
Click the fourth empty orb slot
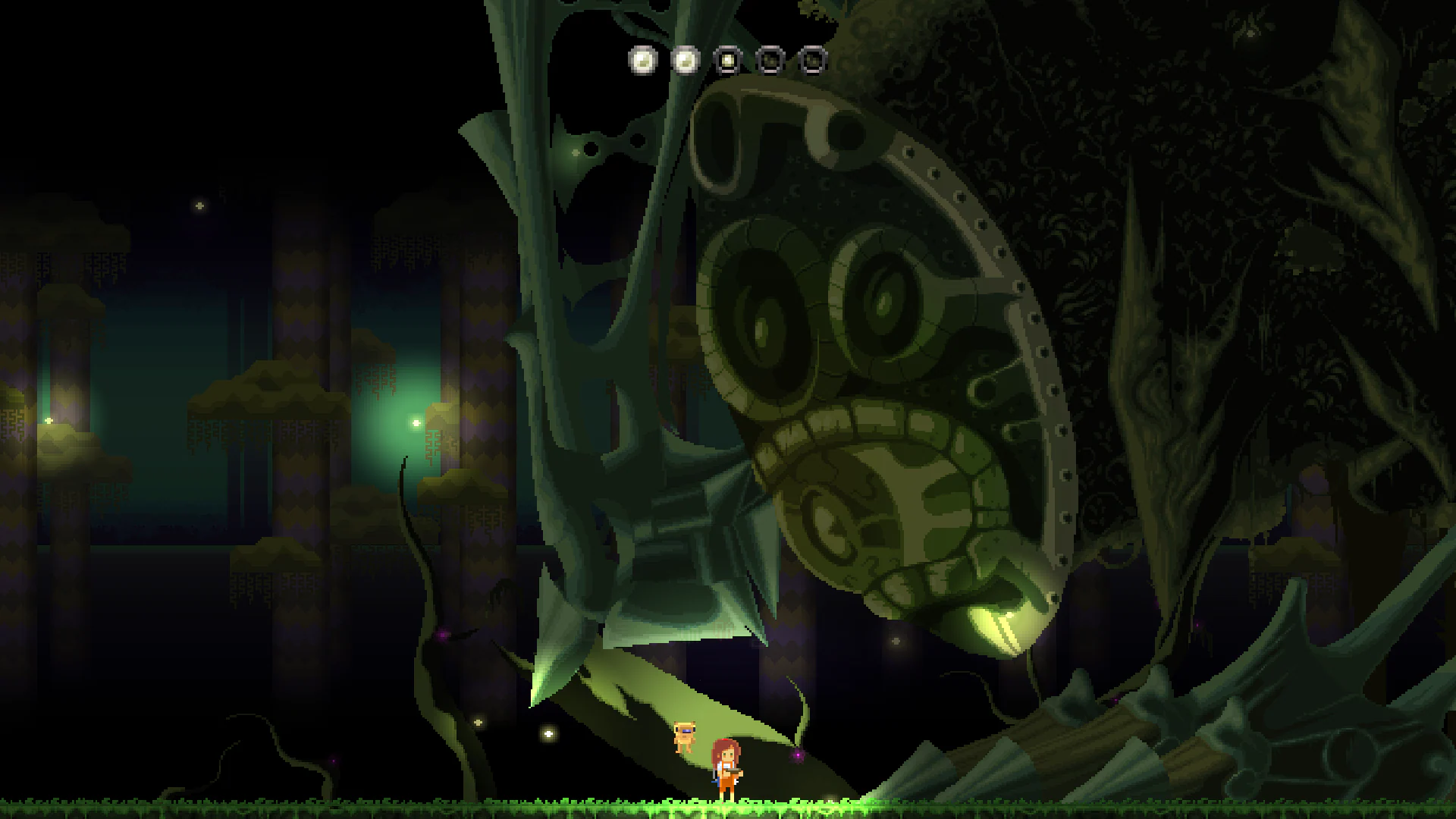pyautogui.click(x=769, y=61)
